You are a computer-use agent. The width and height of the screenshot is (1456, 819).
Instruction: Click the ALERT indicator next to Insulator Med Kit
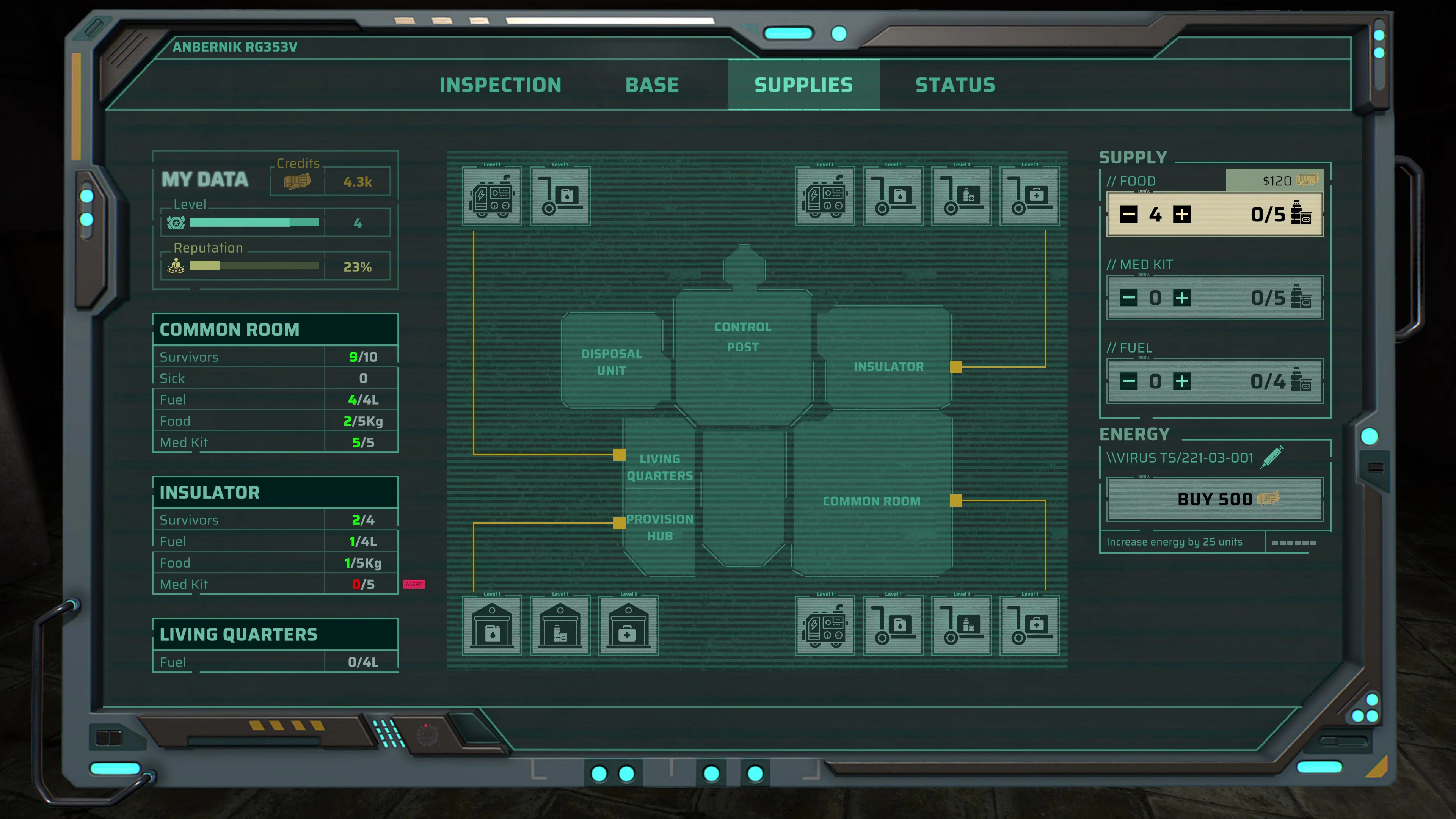tap(414, 584)
